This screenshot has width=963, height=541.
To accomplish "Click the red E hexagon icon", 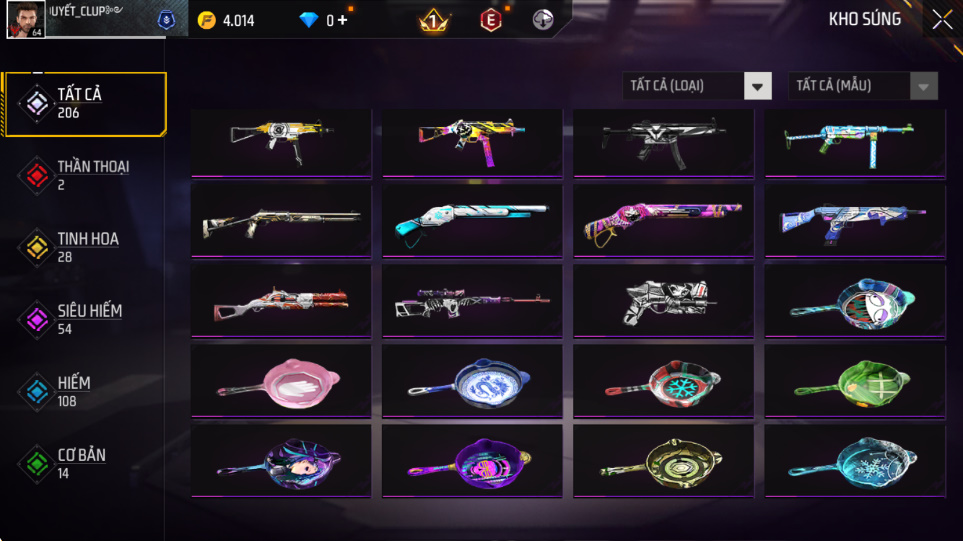I will tap(491, 21).
